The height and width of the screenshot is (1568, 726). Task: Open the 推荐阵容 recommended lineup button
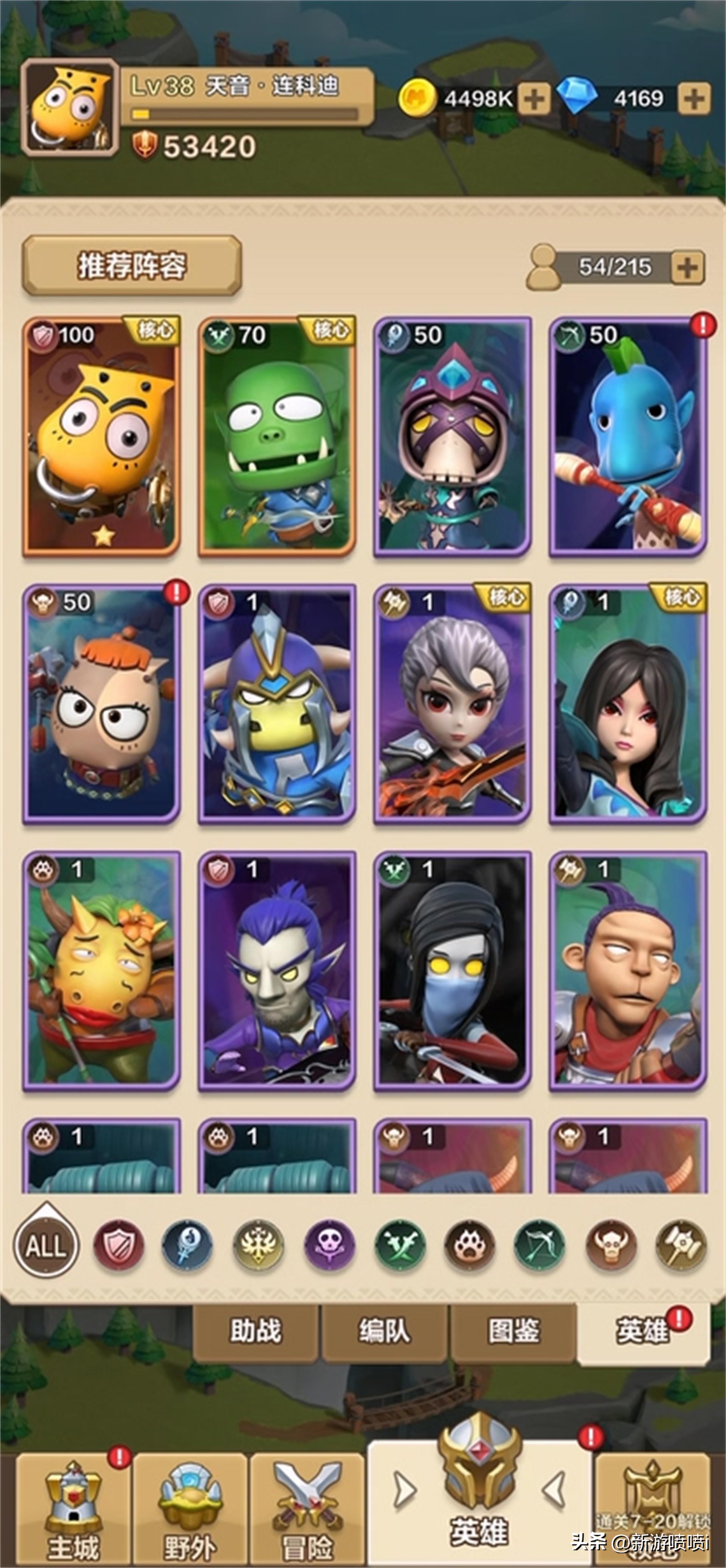pos(132,266)
